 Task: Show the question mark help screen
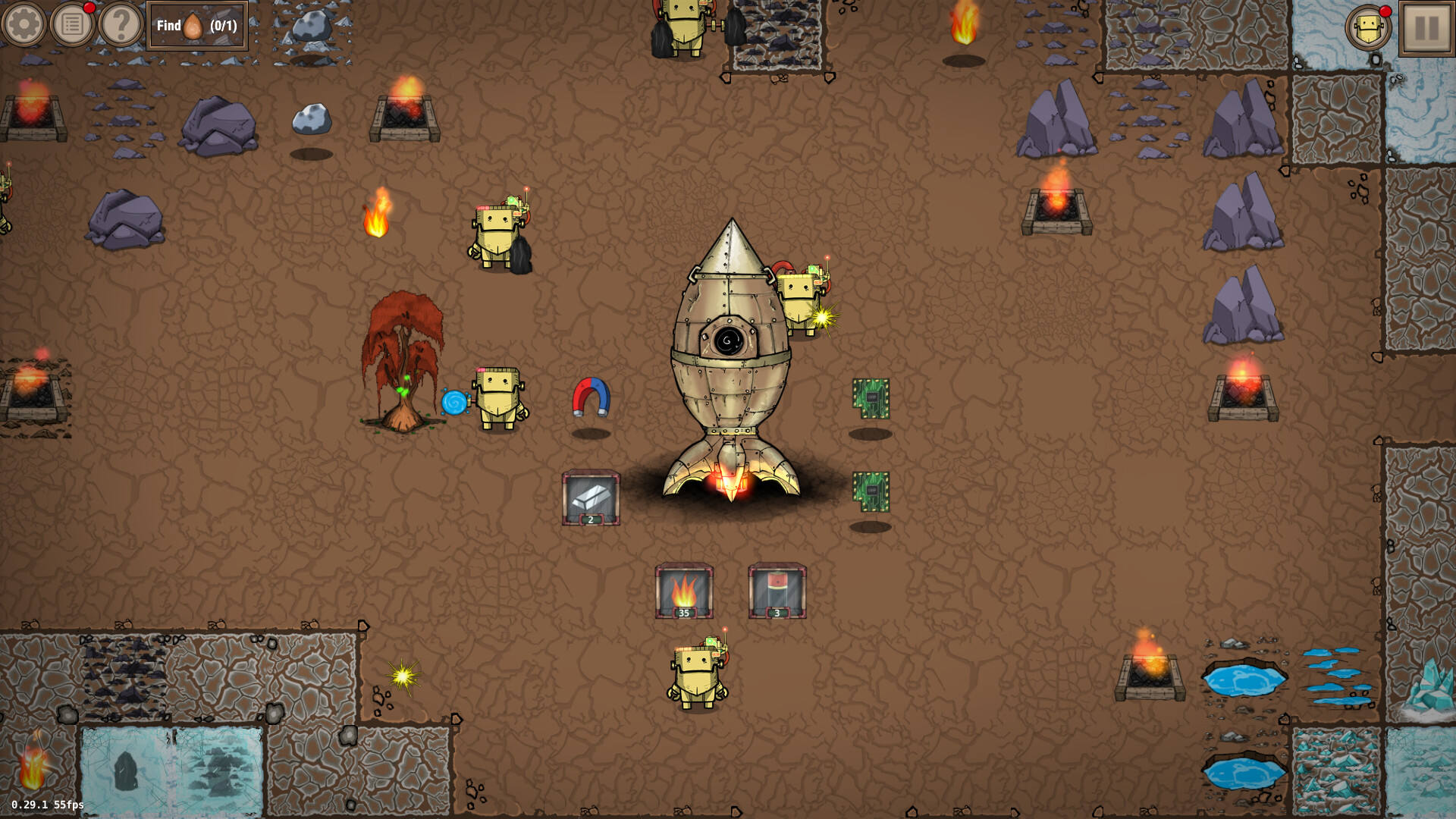[x=121, y=25]
